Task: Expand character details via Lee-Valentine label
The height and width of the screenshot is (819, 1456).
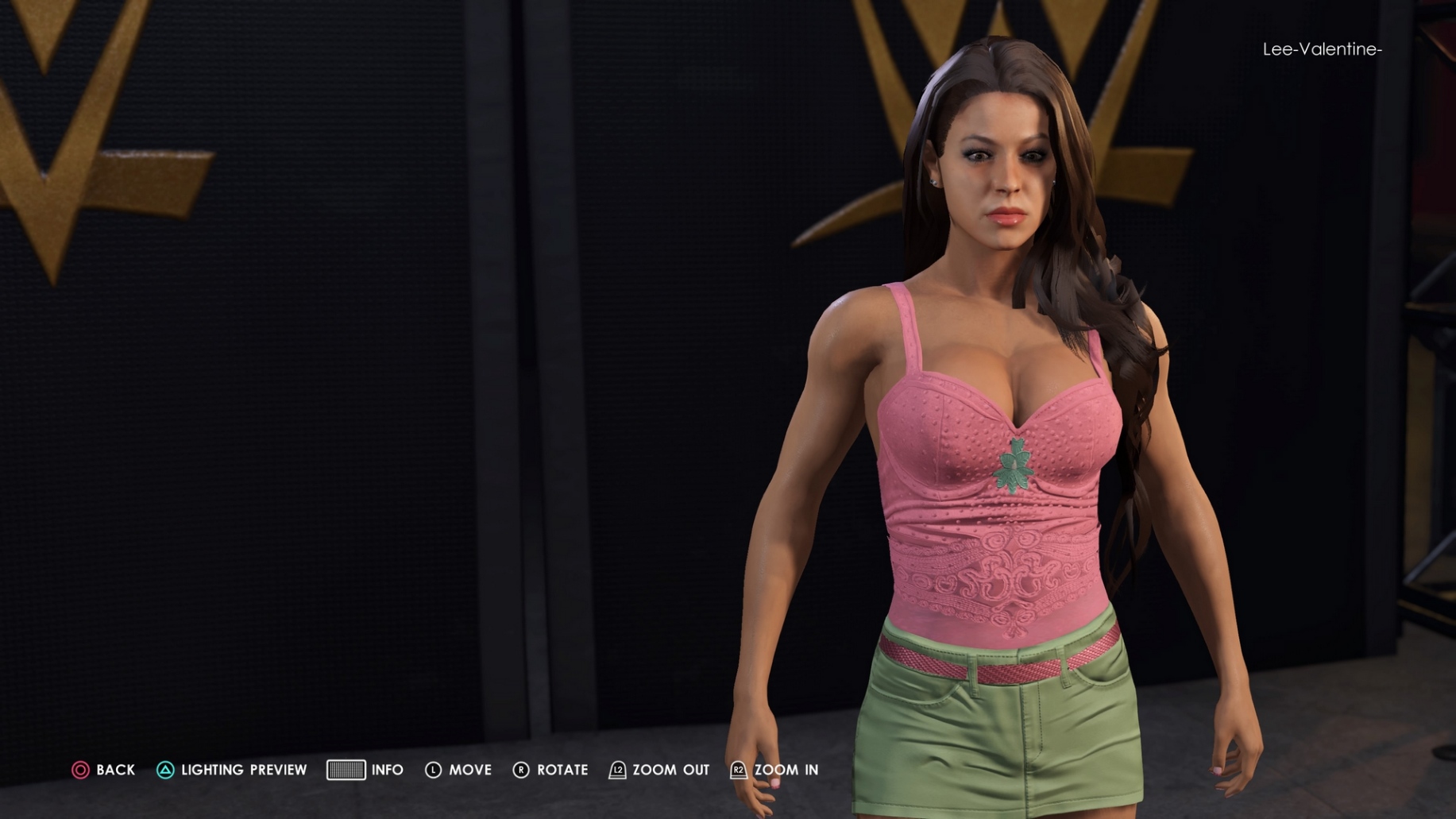Action: (1322, 49)
